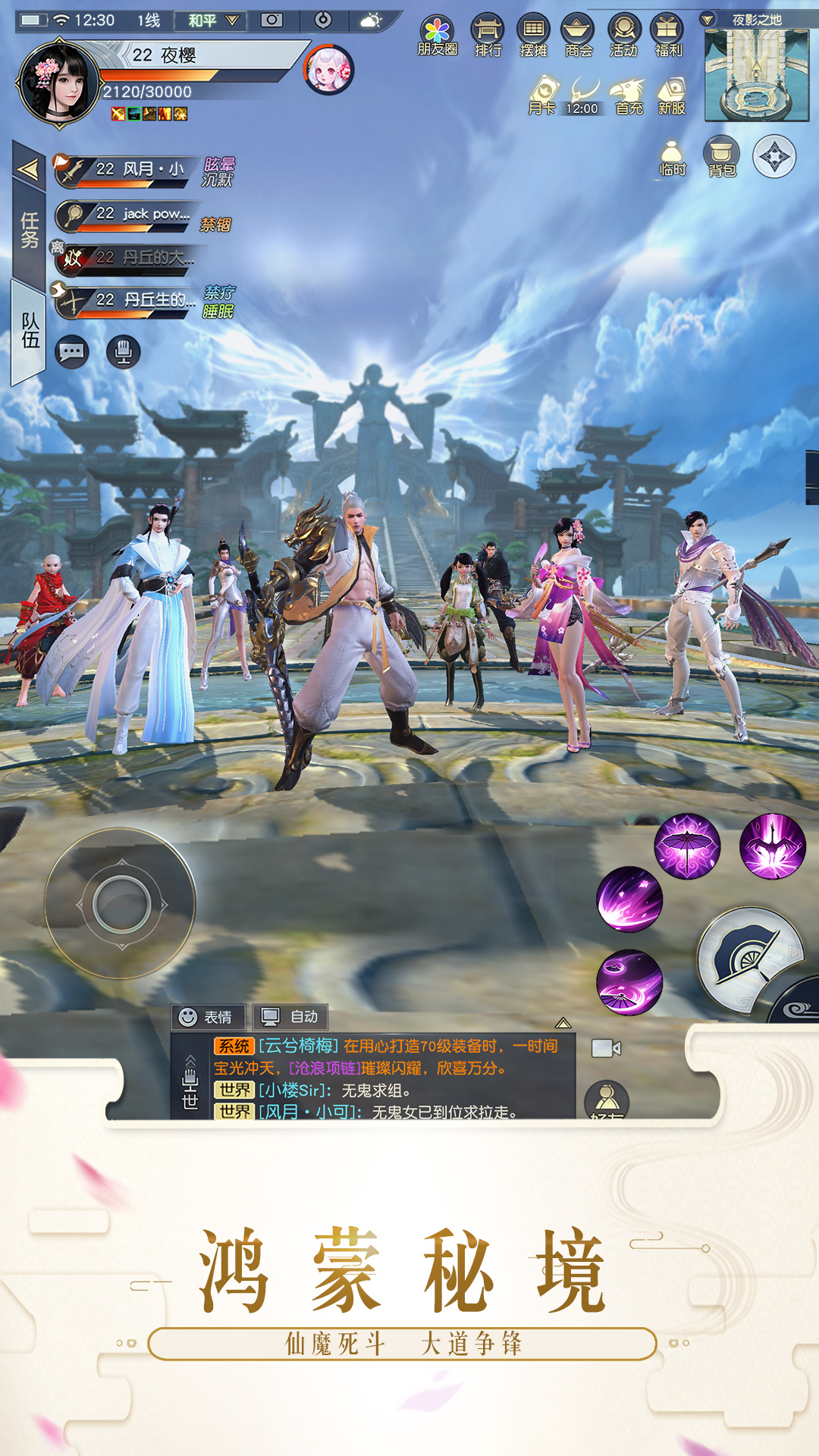Image resolution: width=819 pixels, height=1456 pixels.
Task: Open the 商会 trade guild
Action: pyautogui.click(x=578, y=36)
